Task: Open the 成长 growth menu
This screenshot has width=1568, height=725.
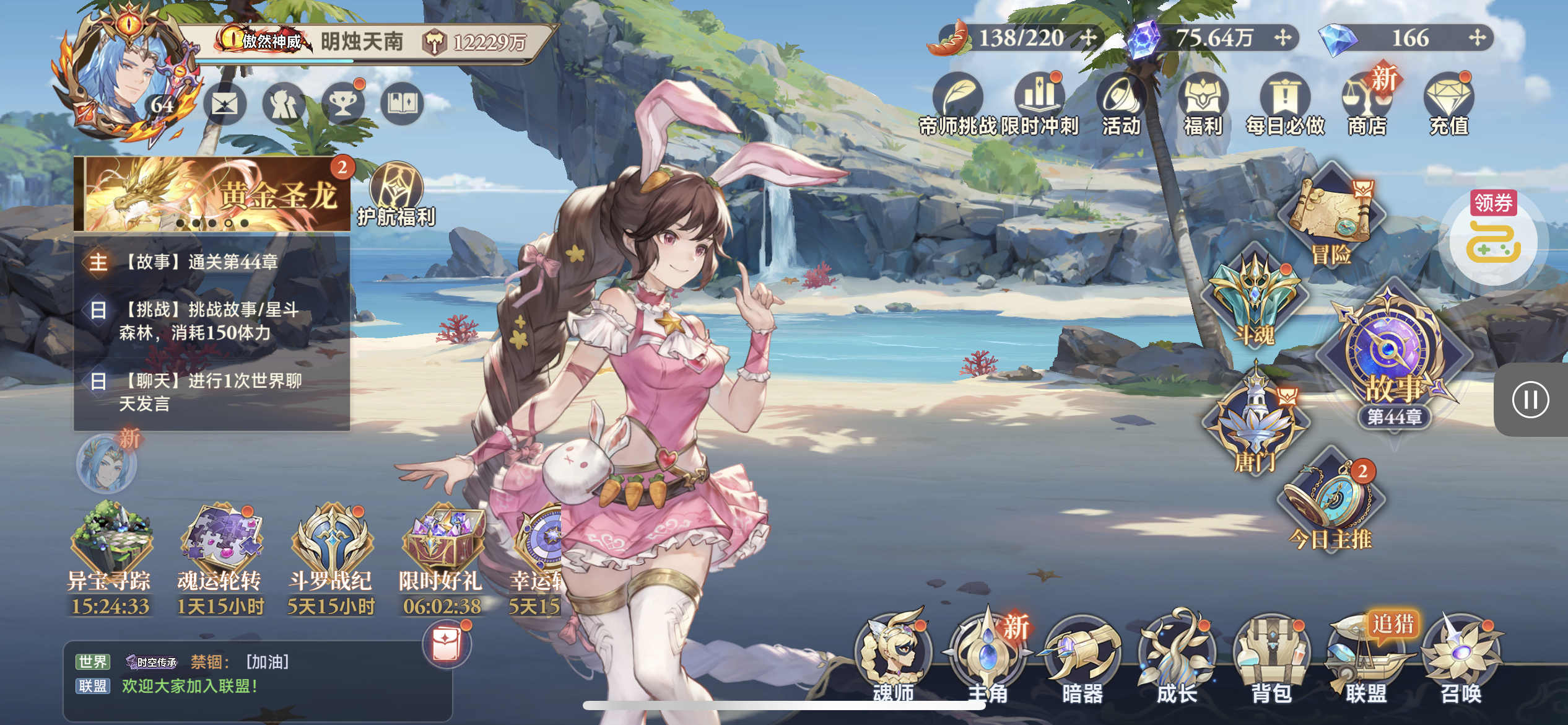Action: pos(1177,657)
